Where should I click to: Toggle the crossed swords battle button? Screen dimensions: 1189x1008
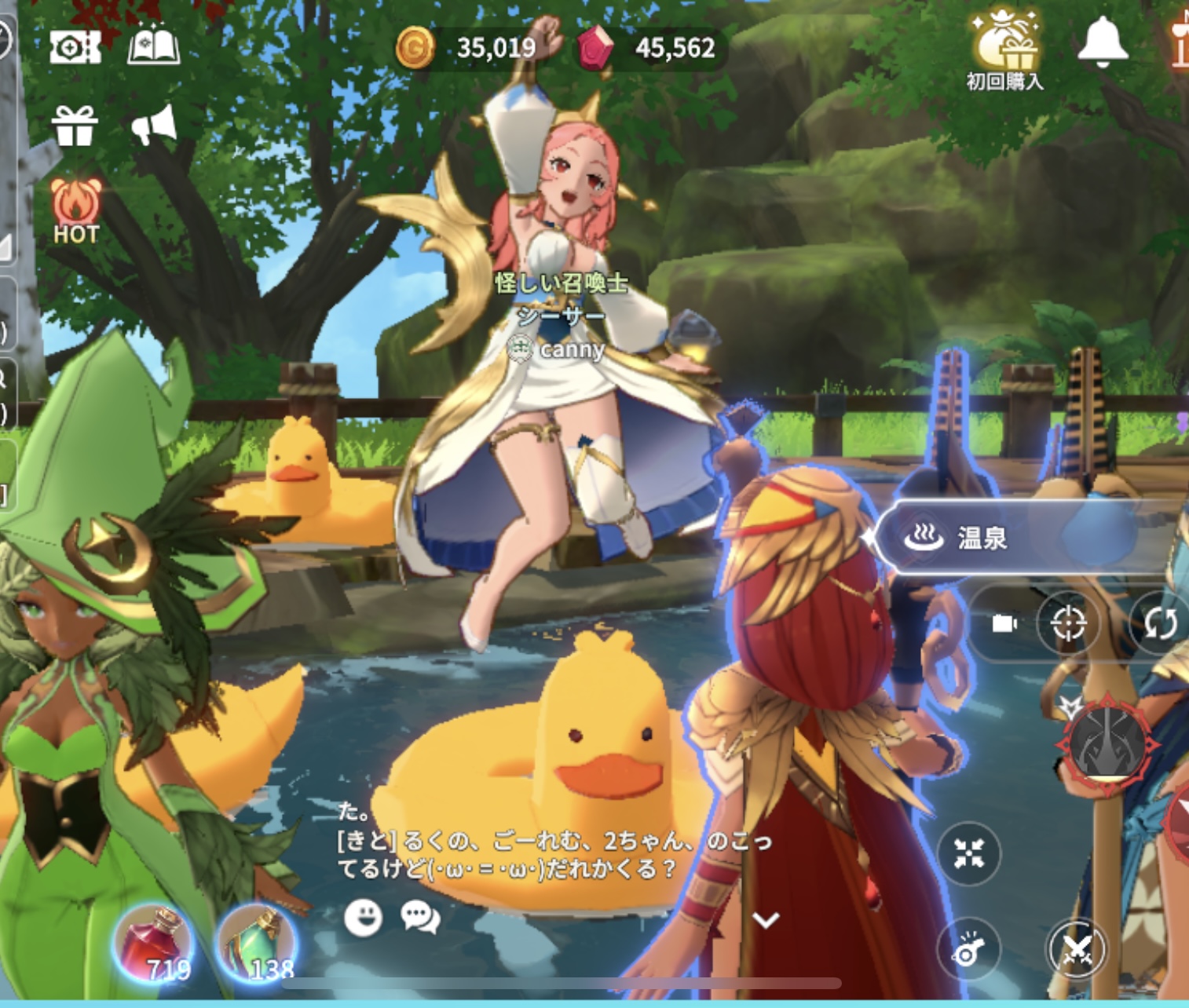pos(1077,950)
